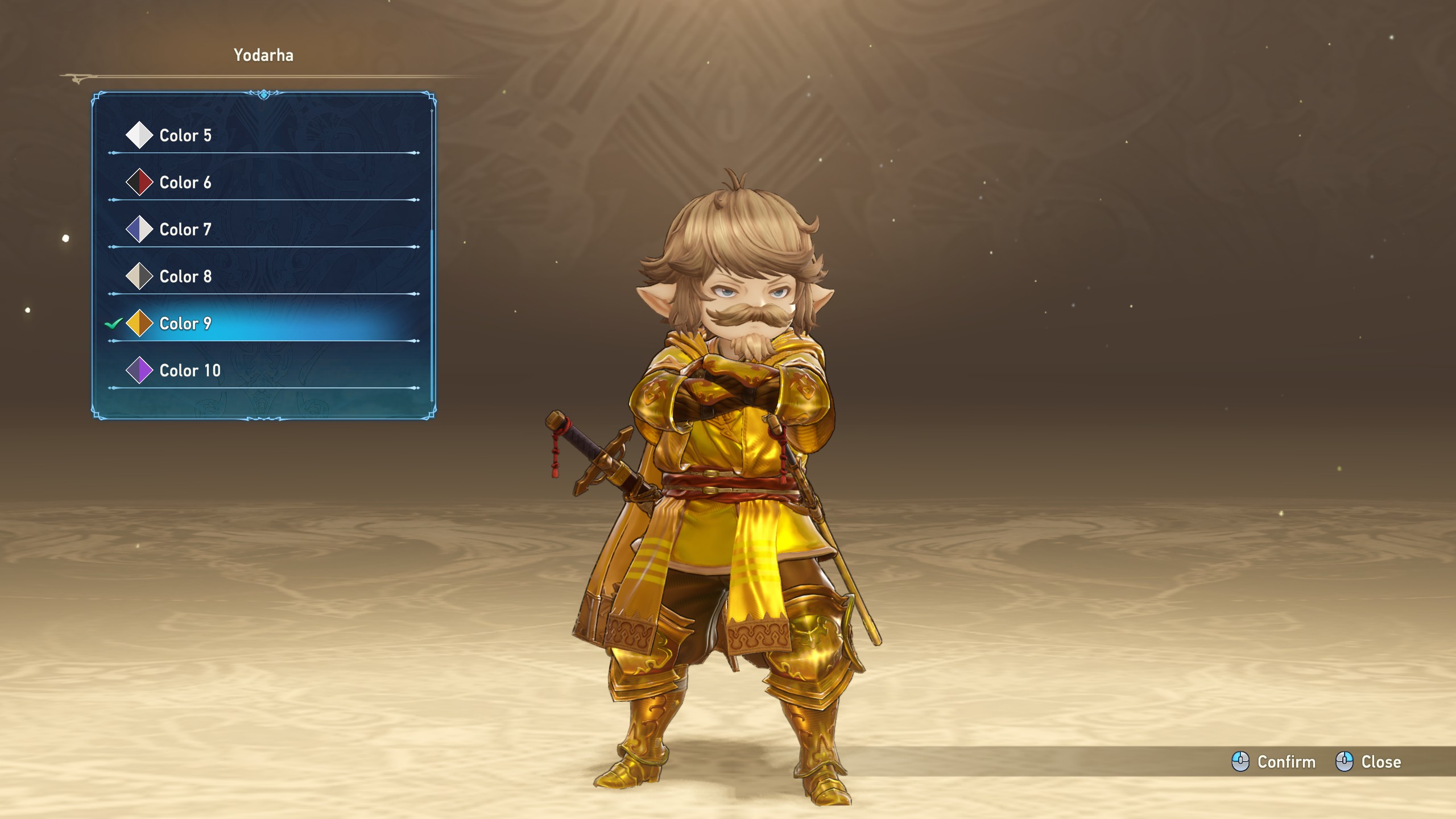Pick the Color 7 blue option
This screenshot has width=1456, height=819.
coord(263,230)
